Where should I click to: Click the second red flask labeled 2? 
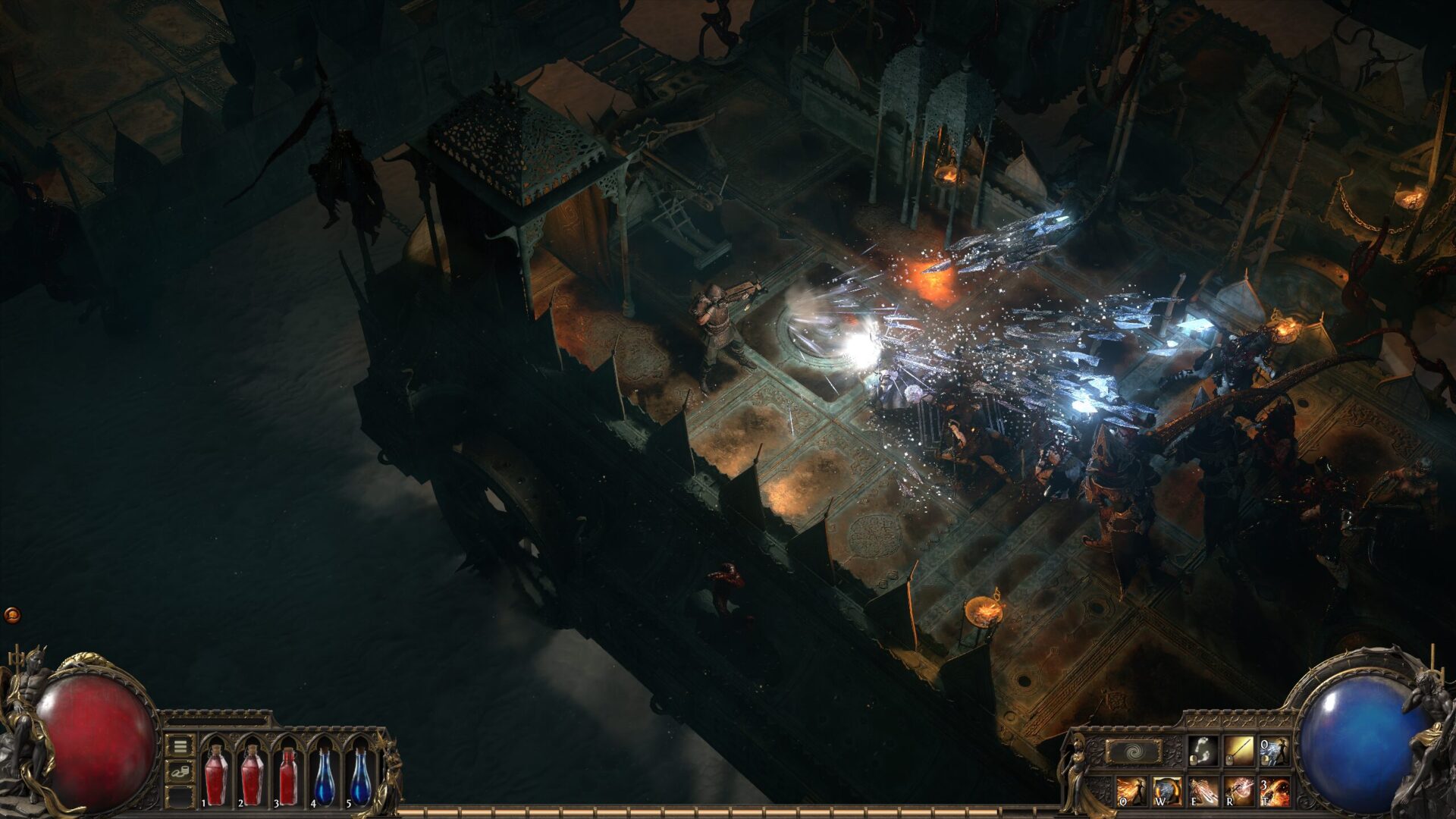[x=253, y=776]
